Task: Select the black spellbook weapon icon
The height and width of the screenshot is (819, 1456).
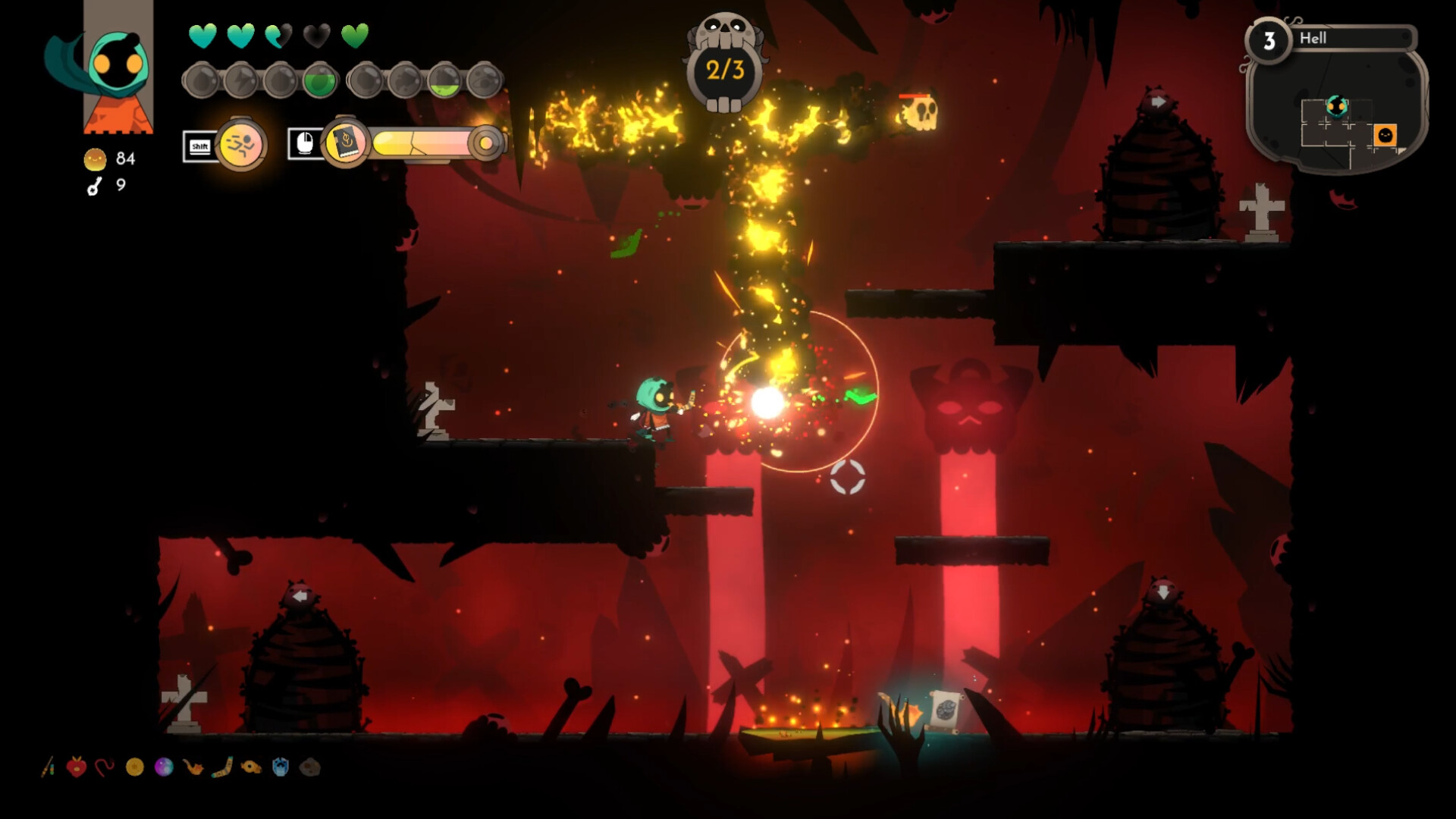Action: (346, 143)
